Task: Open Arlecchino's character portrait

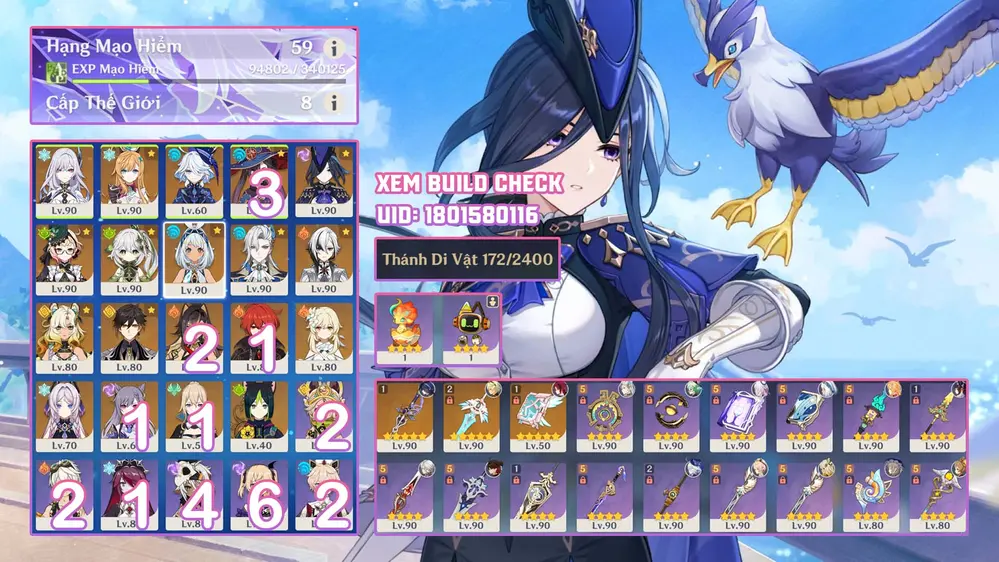Action: [323, 259]
